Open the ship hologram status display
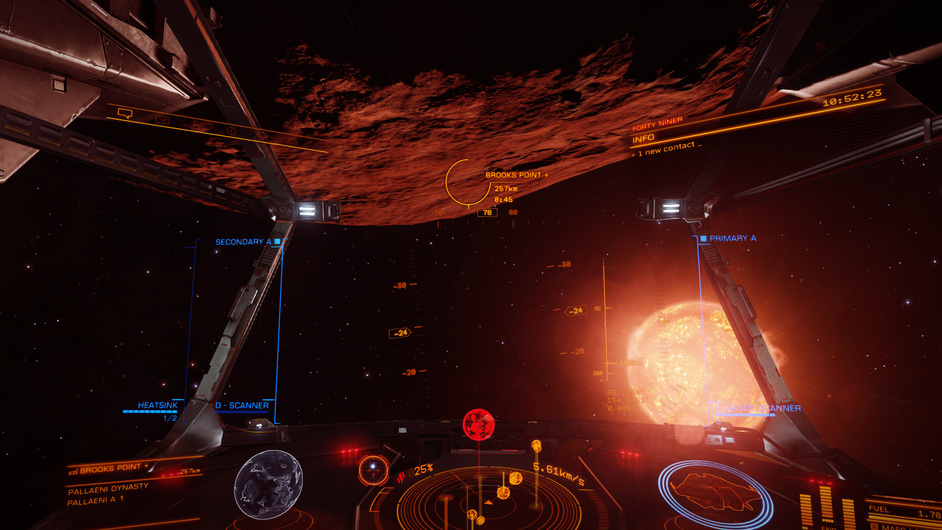The width and height of the screenshot is (942, 530). [715, 491]
